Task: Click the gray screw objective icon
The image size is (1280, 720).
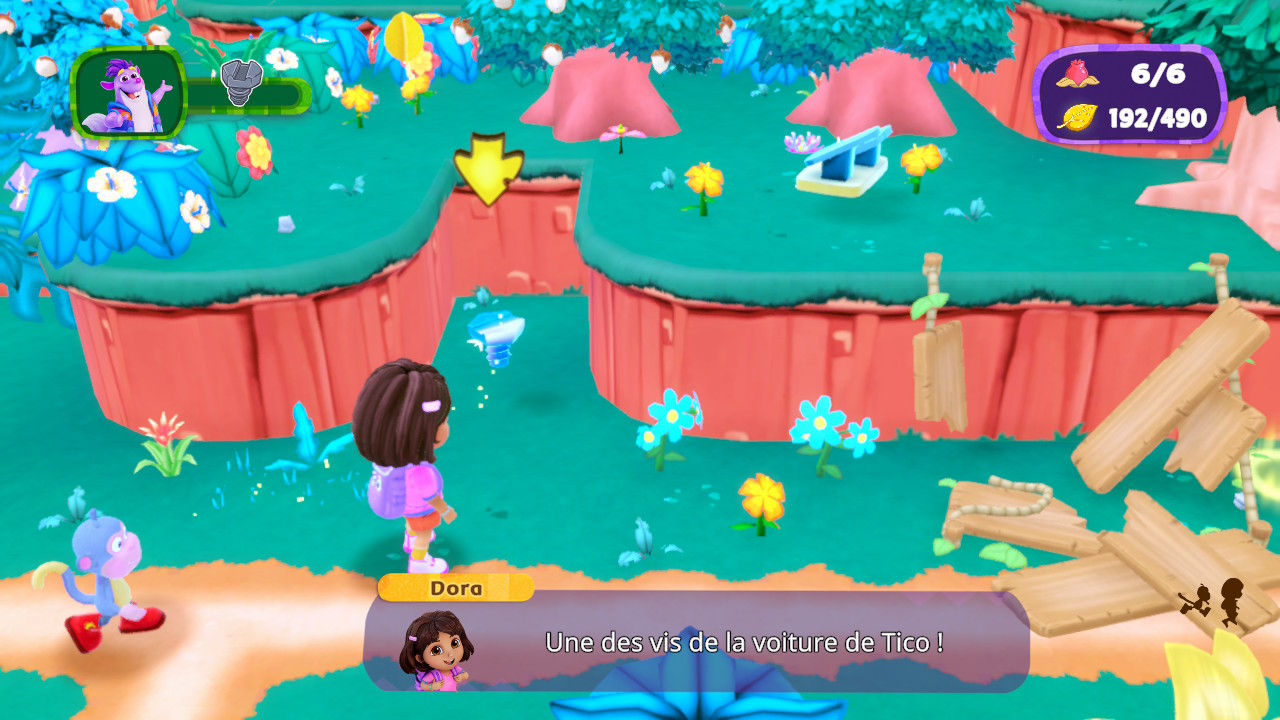Action: tap(241, 82)
